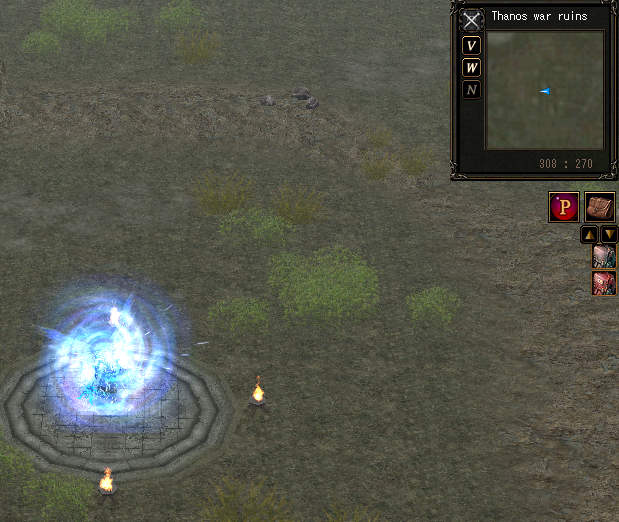Click the Thanos war ruins minimap view
619x522 pixels.
pyautogui.click(x=544, y=90)
